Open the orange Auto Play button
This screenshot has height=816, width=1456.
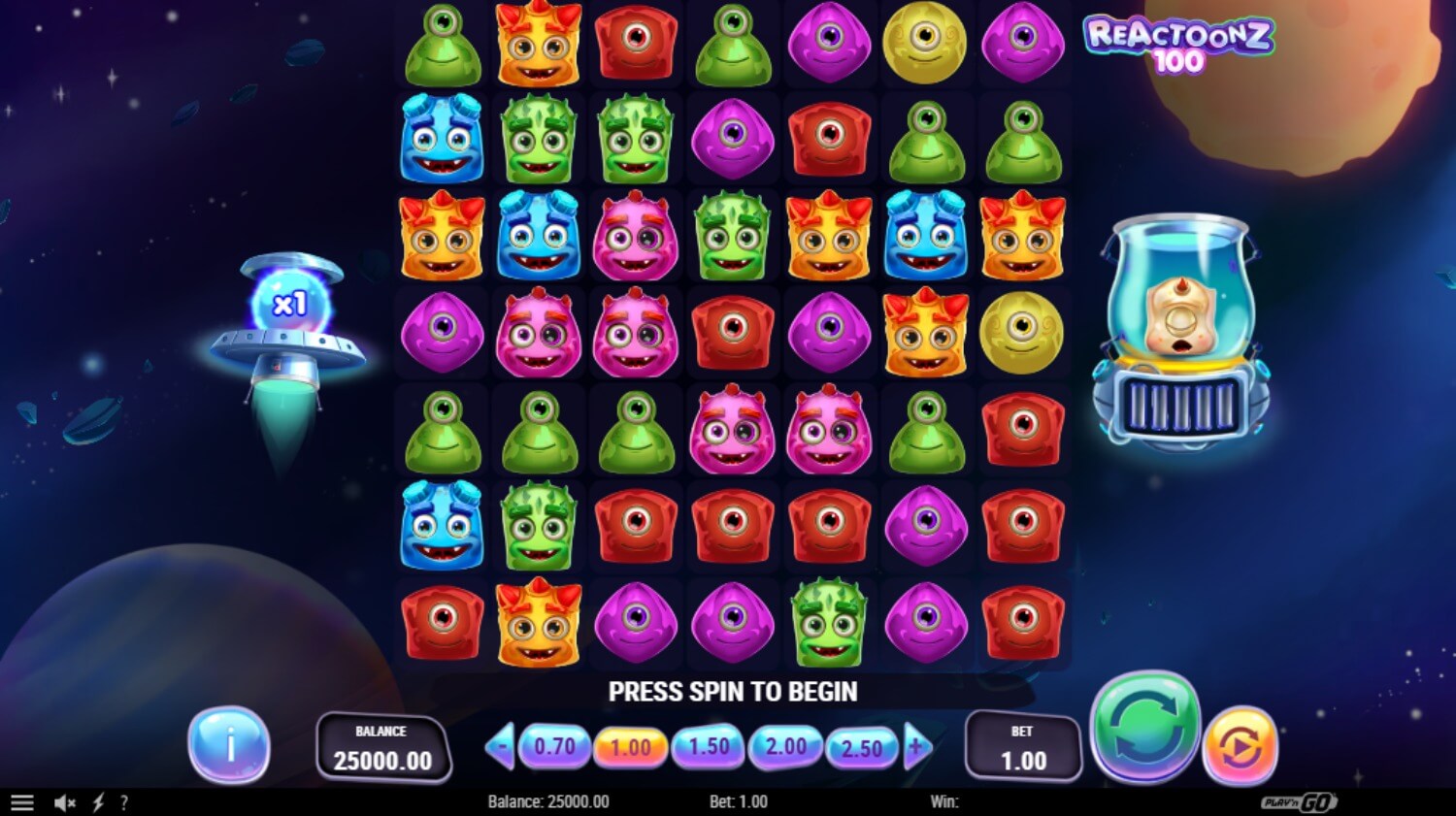click(x=1240, y=746)
